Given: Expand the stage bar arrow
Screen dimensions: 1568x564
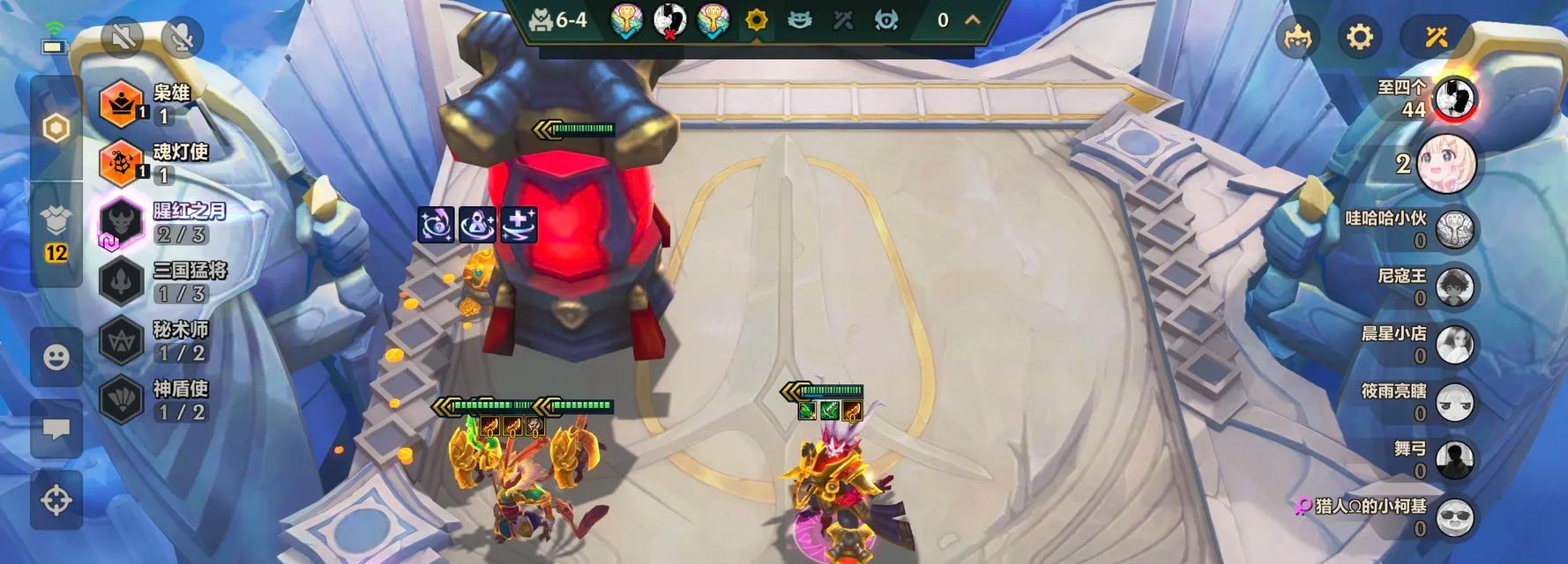Looking at the screenshot, I should [973, 20].
